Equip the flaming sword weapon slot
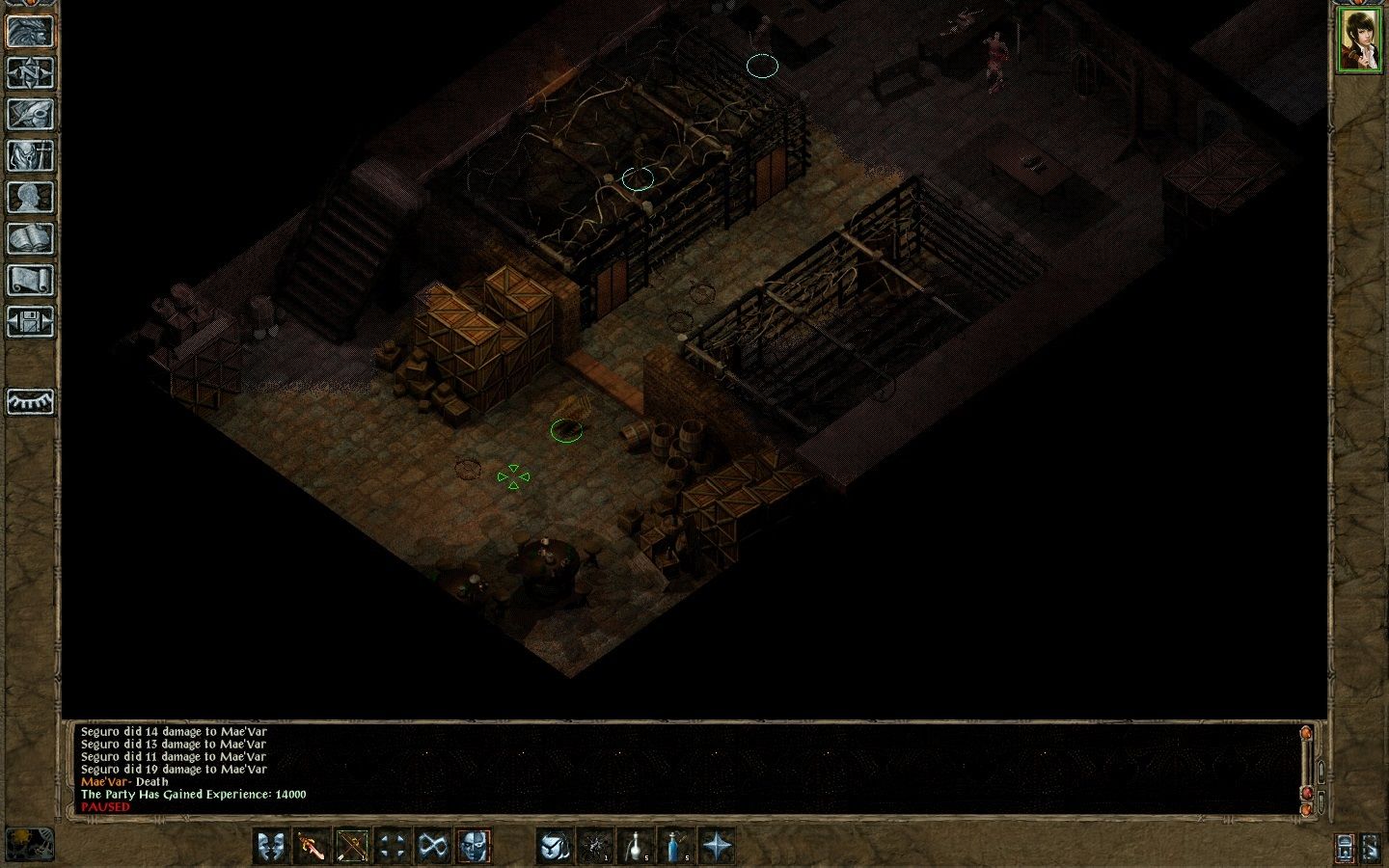 coord(312,846)
